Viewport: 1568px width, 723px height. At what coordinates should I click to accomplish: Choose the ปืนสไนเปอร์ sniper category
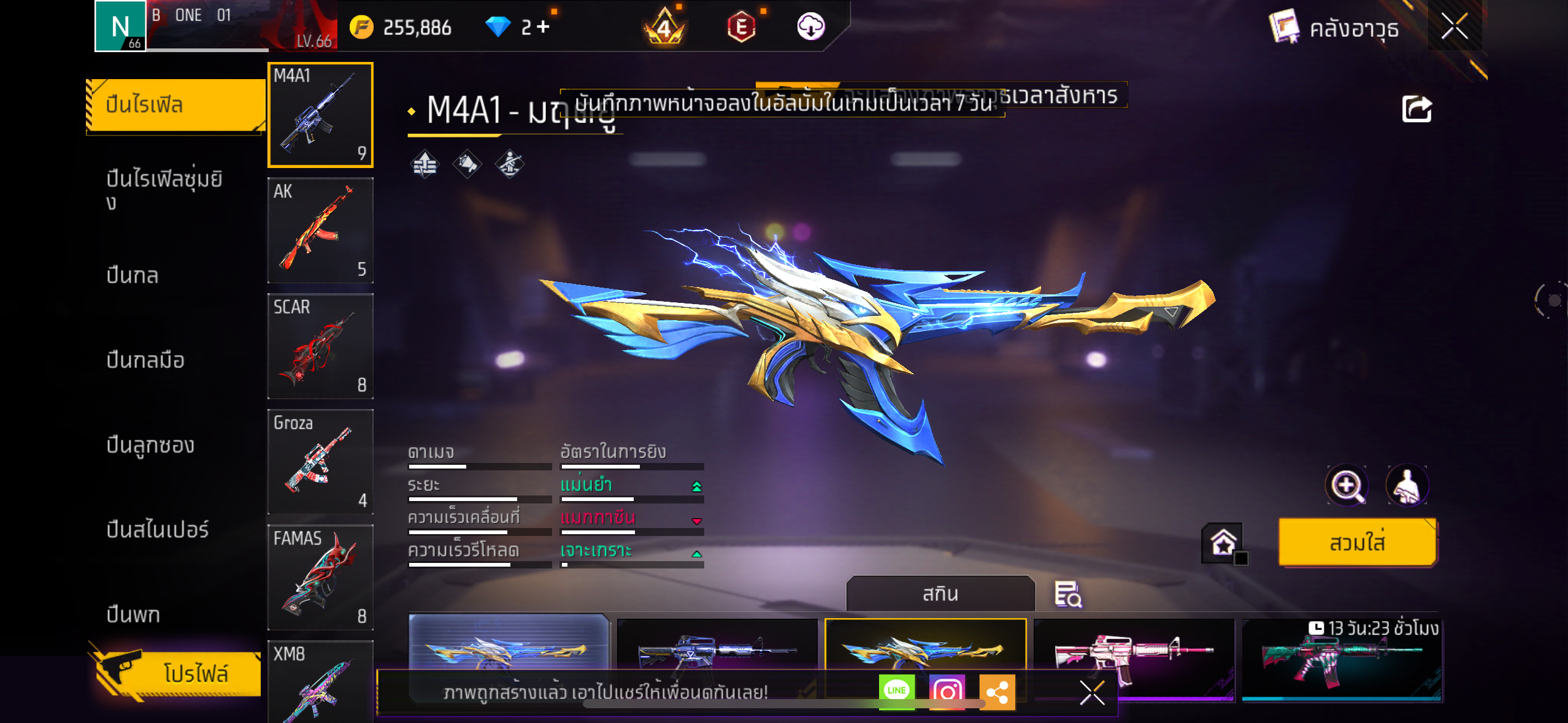click(x=158, y=529)
